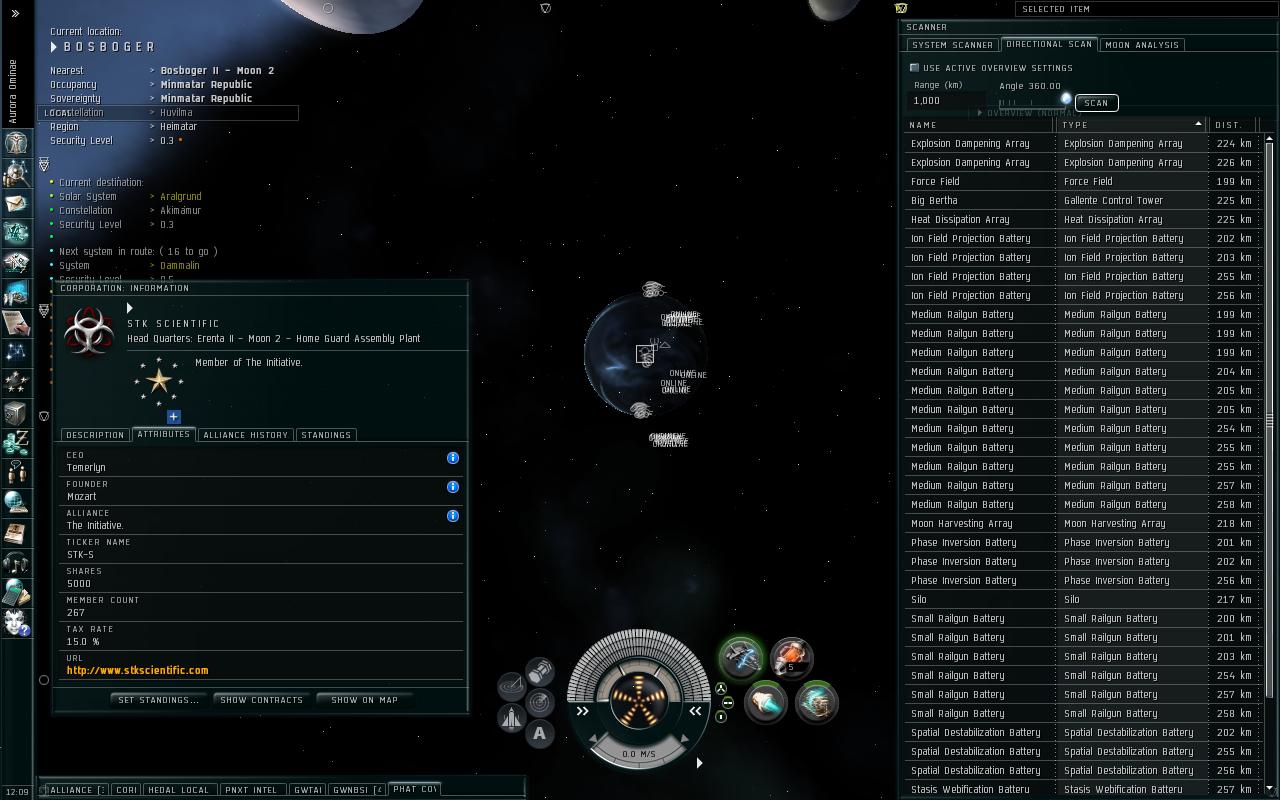
Task: Click Show On Map button
Action: pos(364,700)
